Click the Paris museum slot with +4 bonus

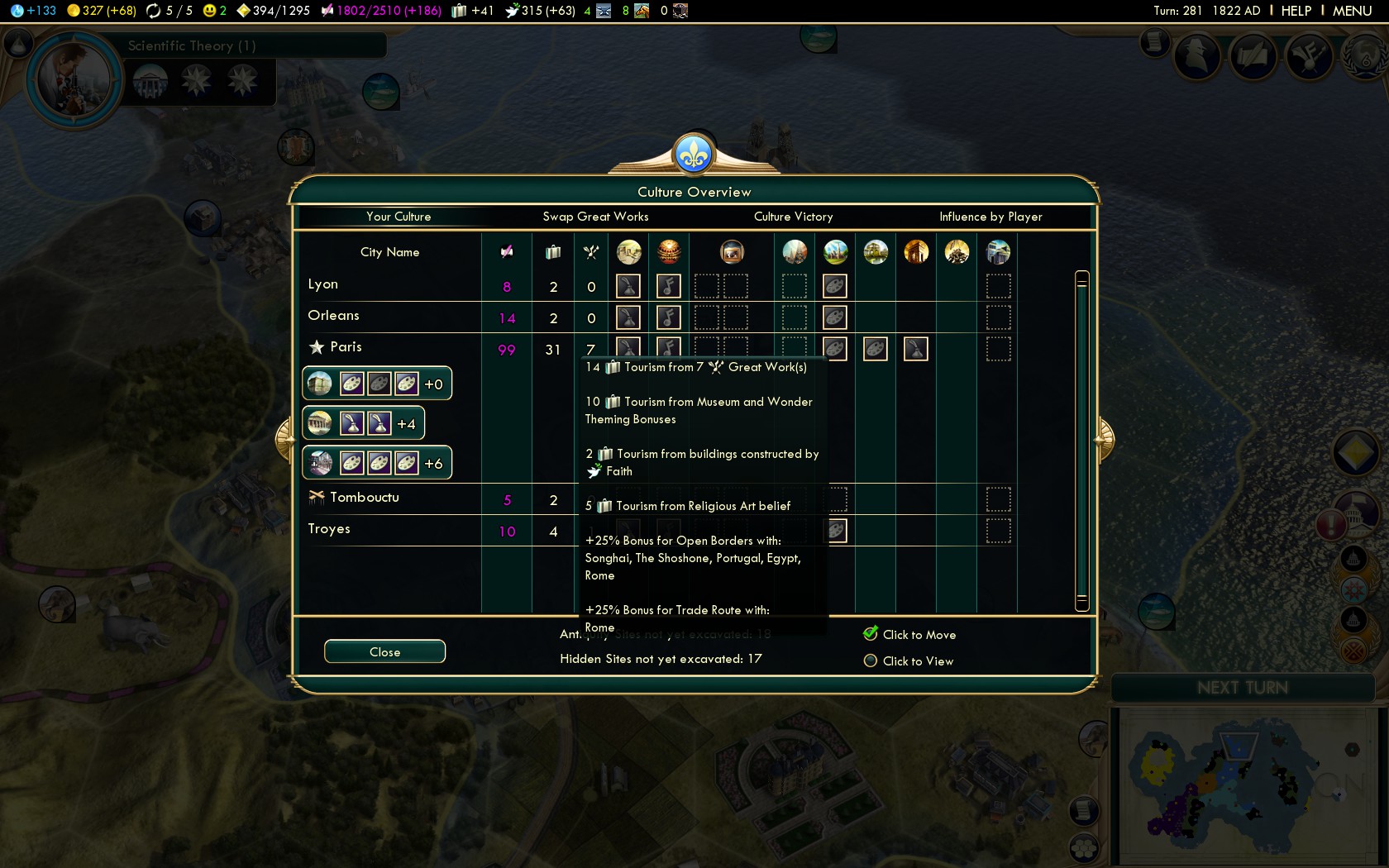pyautogui.click(x=364, y=424)
